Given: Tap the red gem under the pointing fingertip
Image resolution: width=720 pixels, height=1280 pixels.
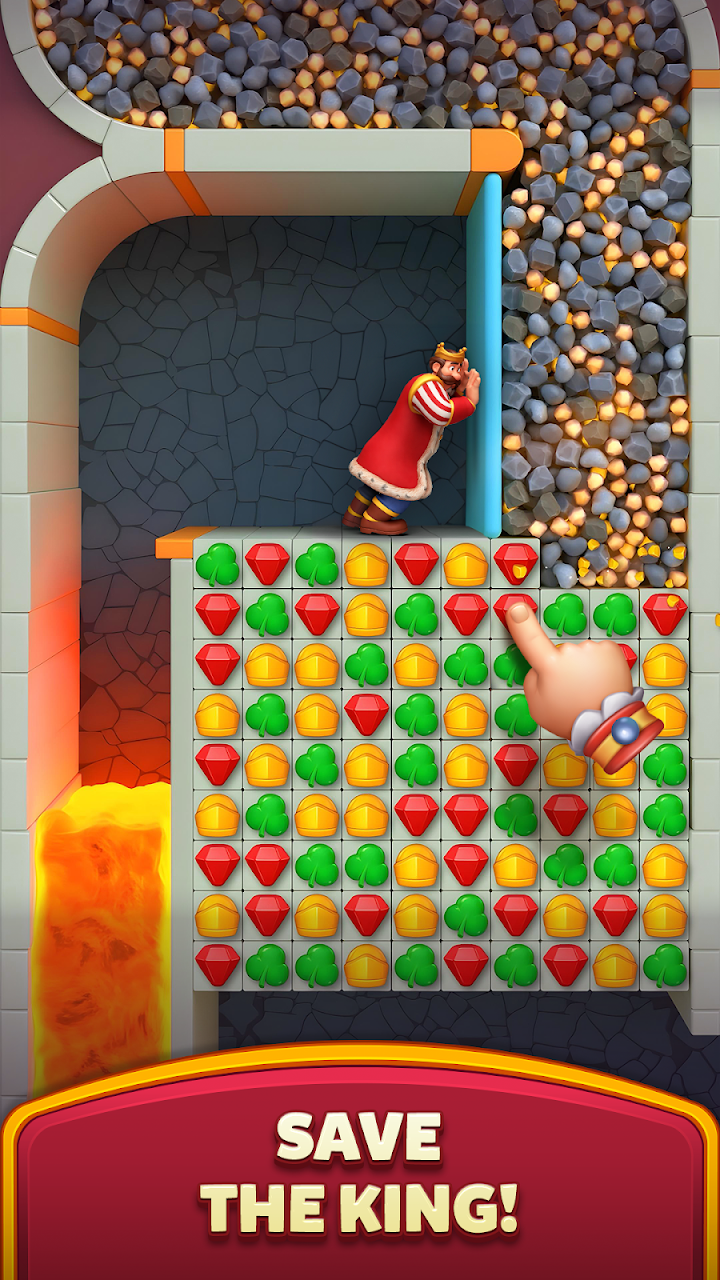Looking at the screenshot, I should (514, 610).
